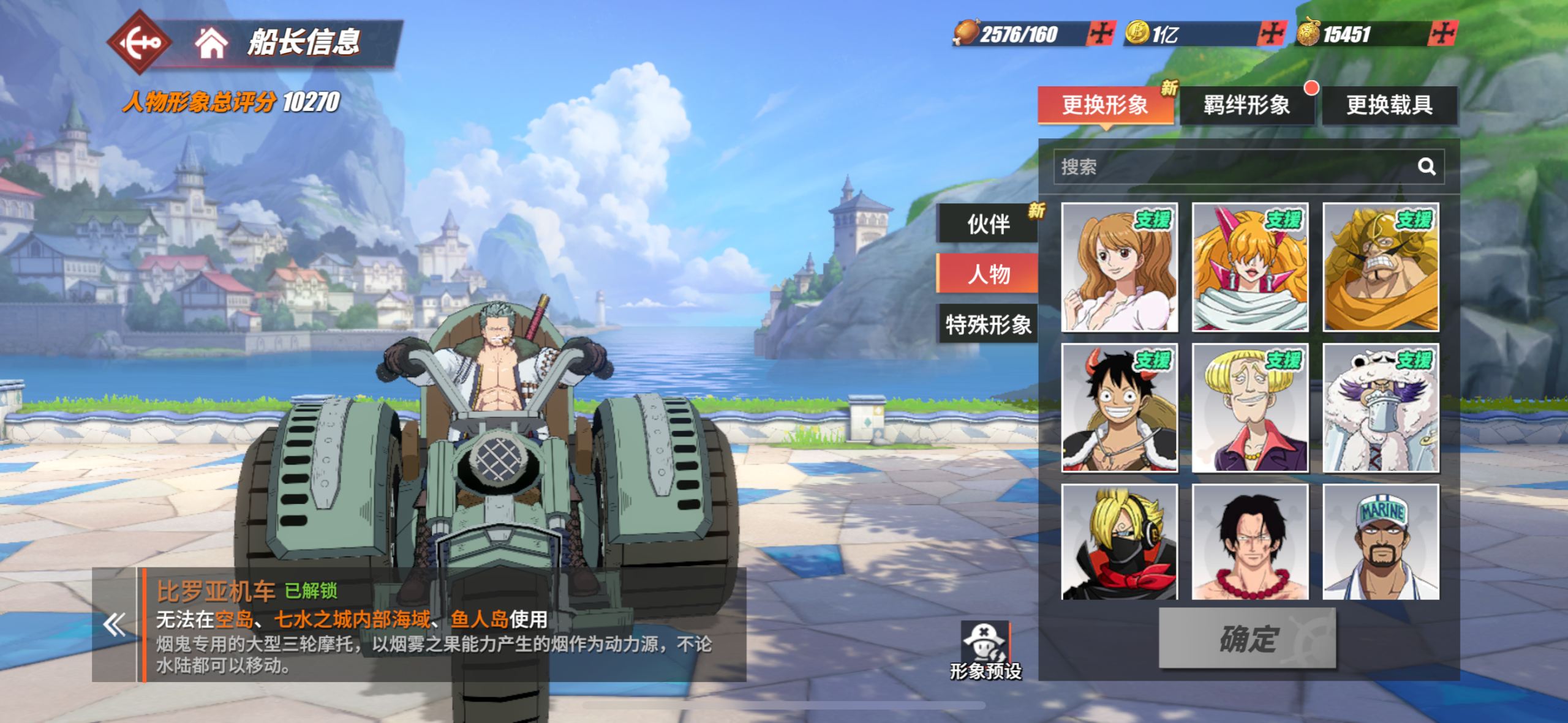Open the 特殊形象 category
The height and width of the screenshot is (723, 1568).
(988, 324)
